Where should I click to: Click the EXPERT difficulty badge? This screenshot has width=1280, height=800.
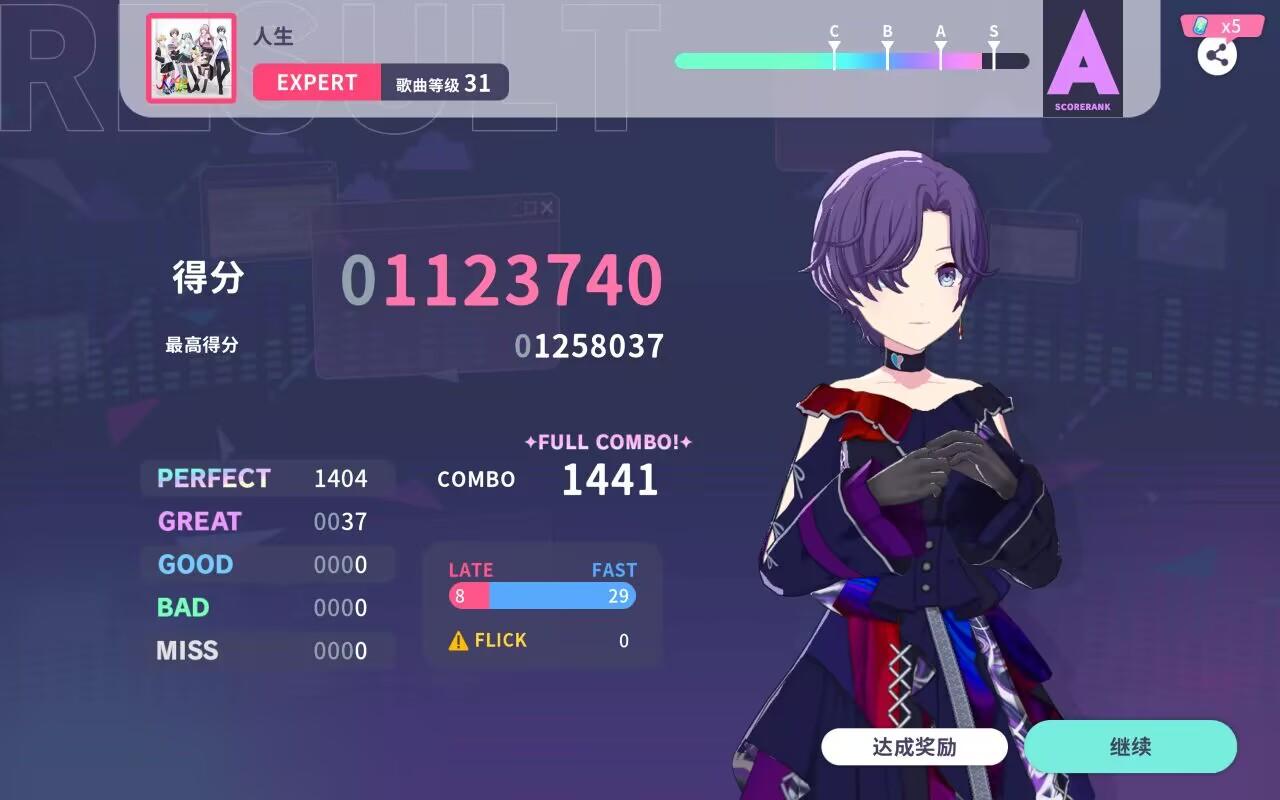315,83
